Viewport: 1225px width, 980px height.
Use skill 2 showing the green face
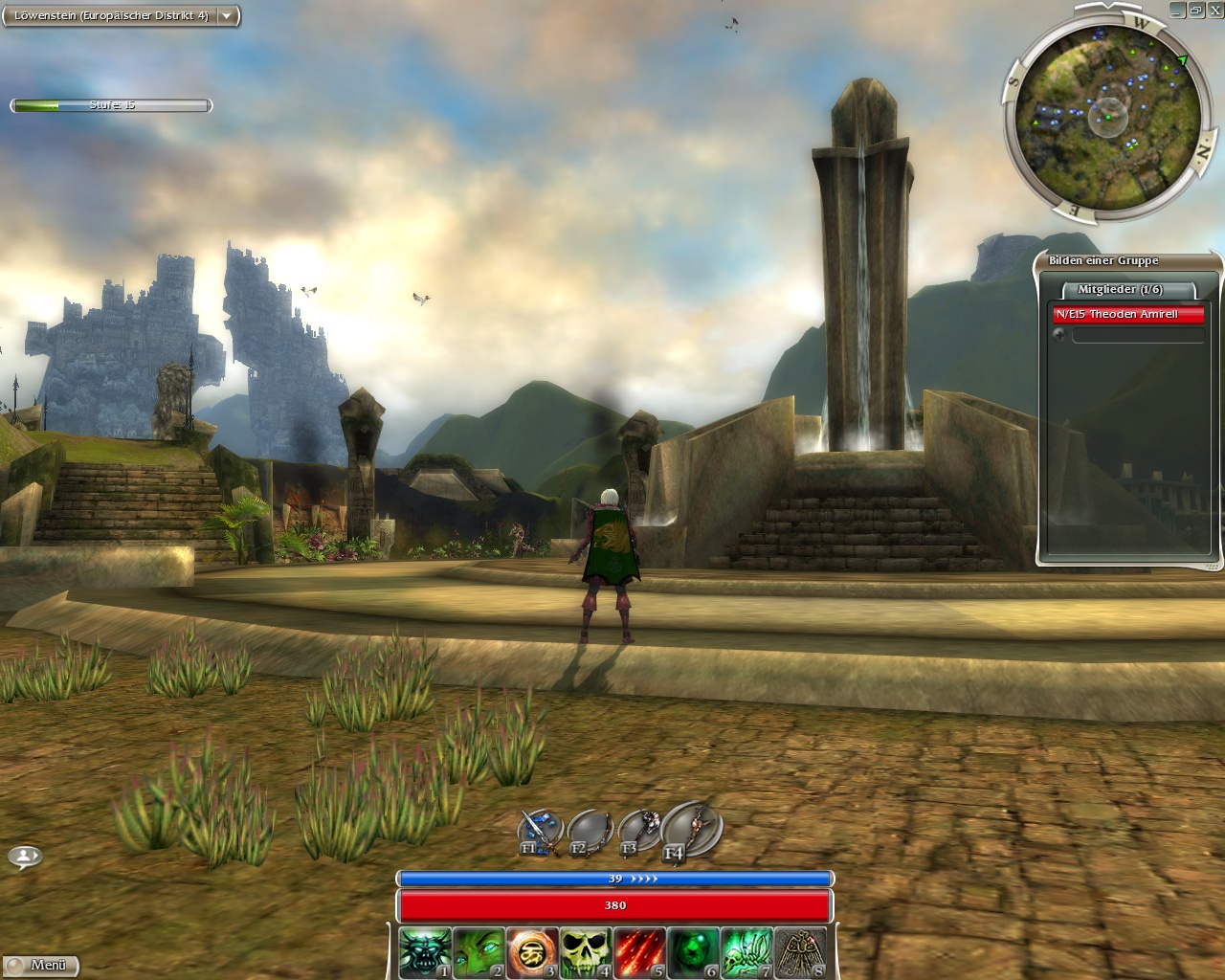[479, 952]
